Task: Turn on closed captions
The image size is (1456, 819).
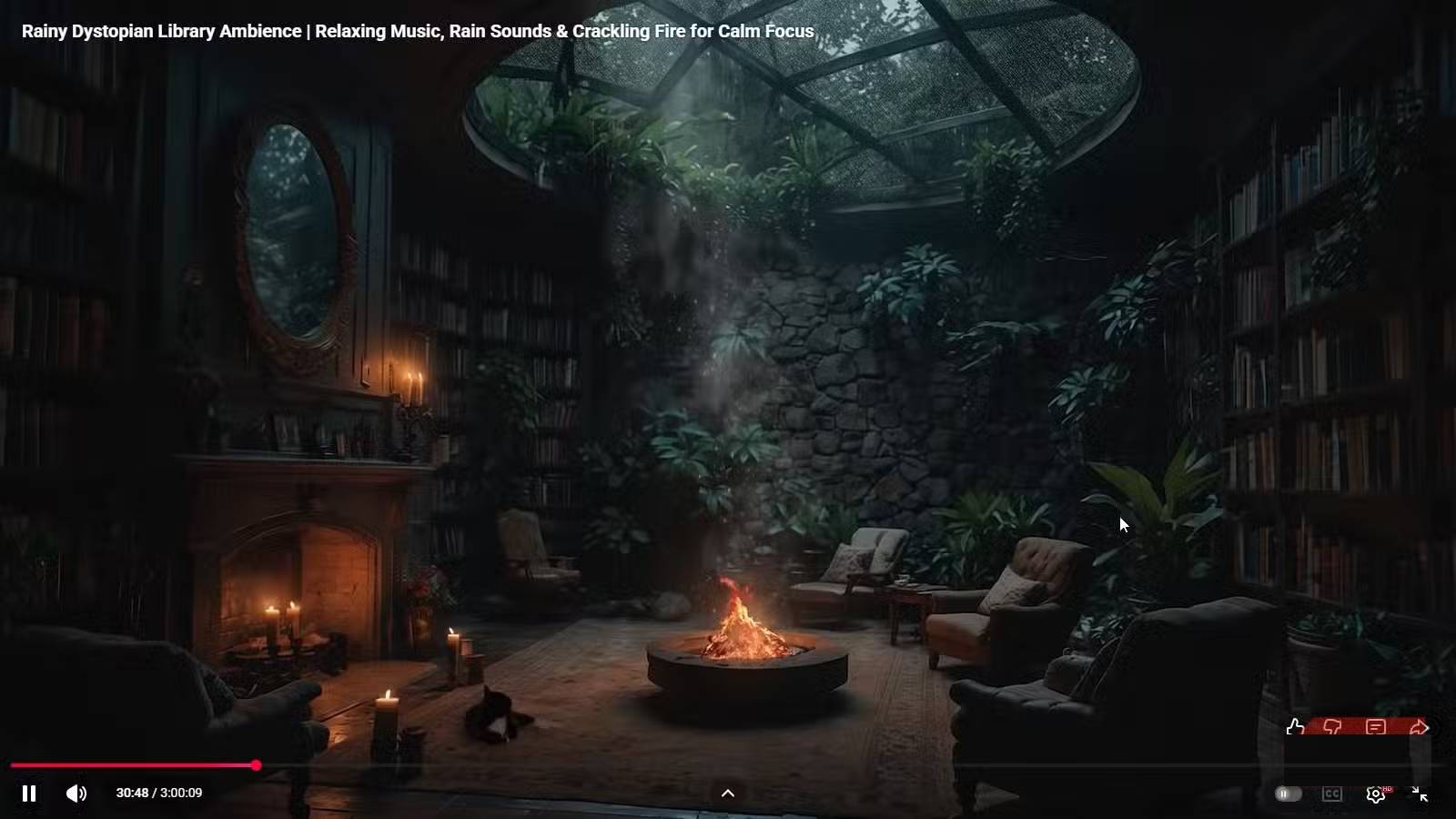Action: pyautogui.click(x=1332, y=794)
